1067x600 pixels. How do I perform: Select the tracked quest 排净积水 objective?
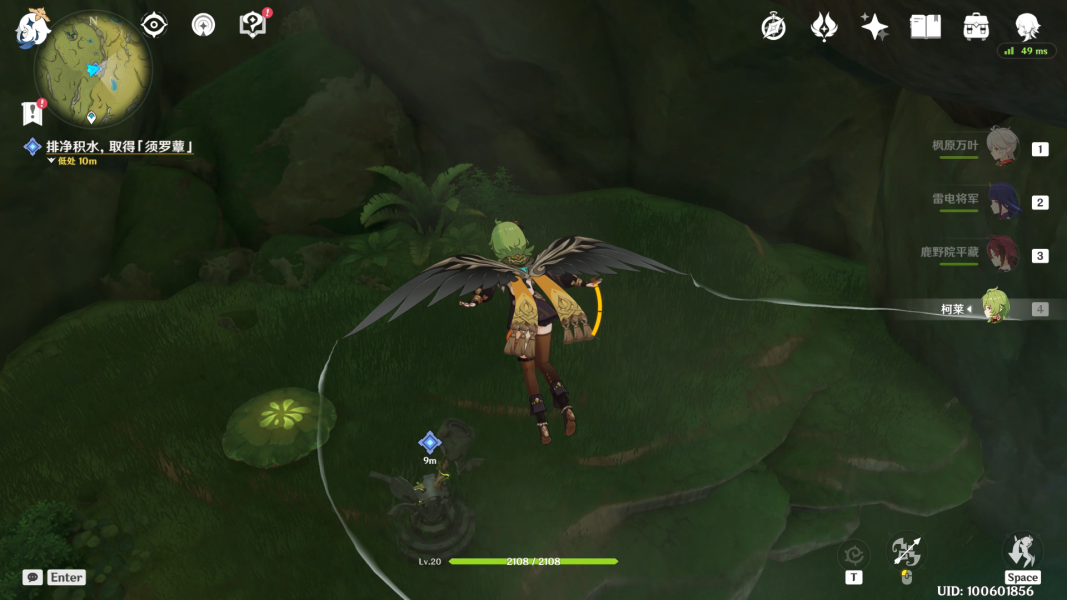pos(118,147)
